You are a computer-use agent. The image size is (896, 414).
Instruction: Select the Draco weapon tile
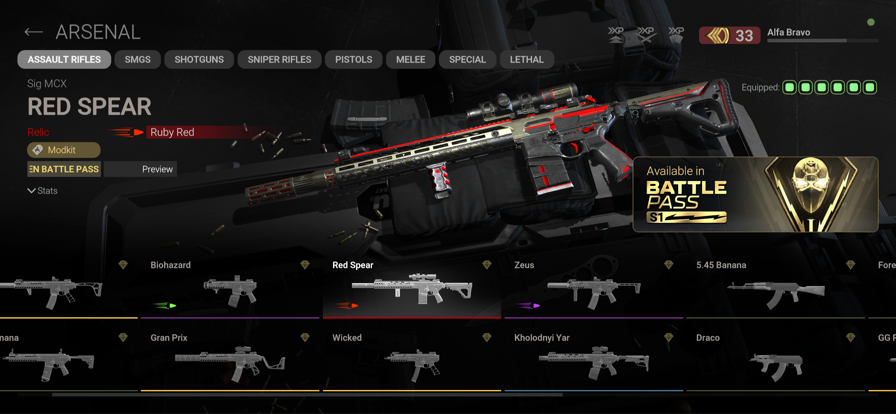point(776,362)
